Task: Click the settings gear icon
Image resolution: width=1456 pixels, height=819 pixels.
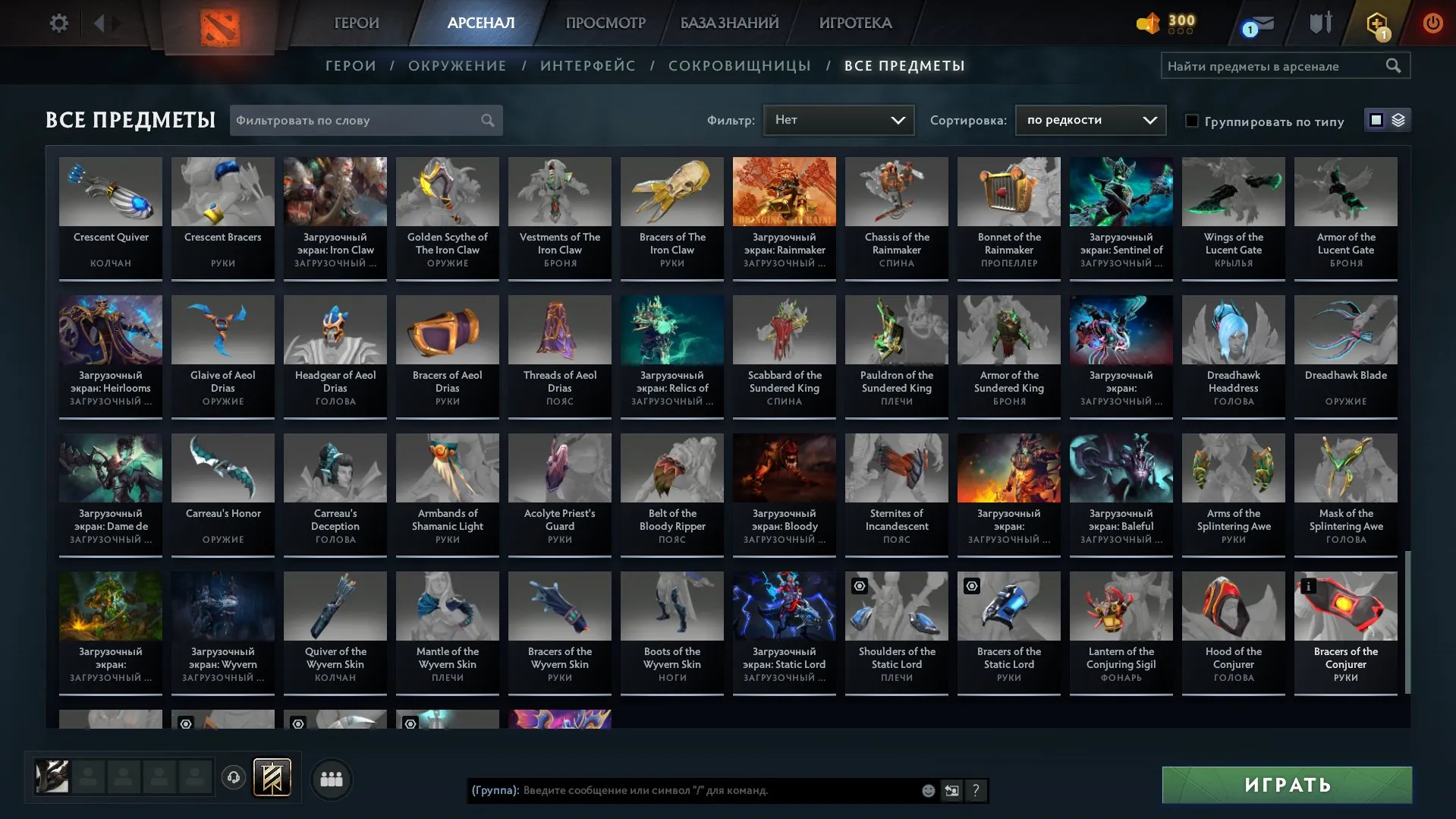Action: 58,23
